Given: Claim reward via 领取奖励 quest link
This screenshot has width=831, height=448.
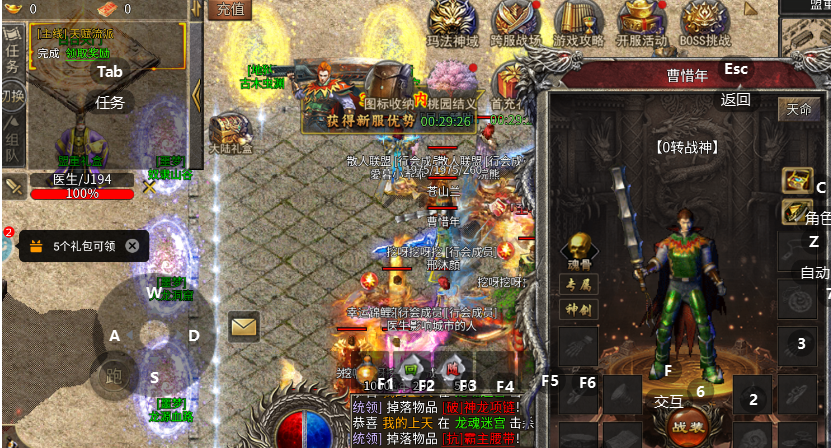Looking at the screenshot, I should point(88,53).
